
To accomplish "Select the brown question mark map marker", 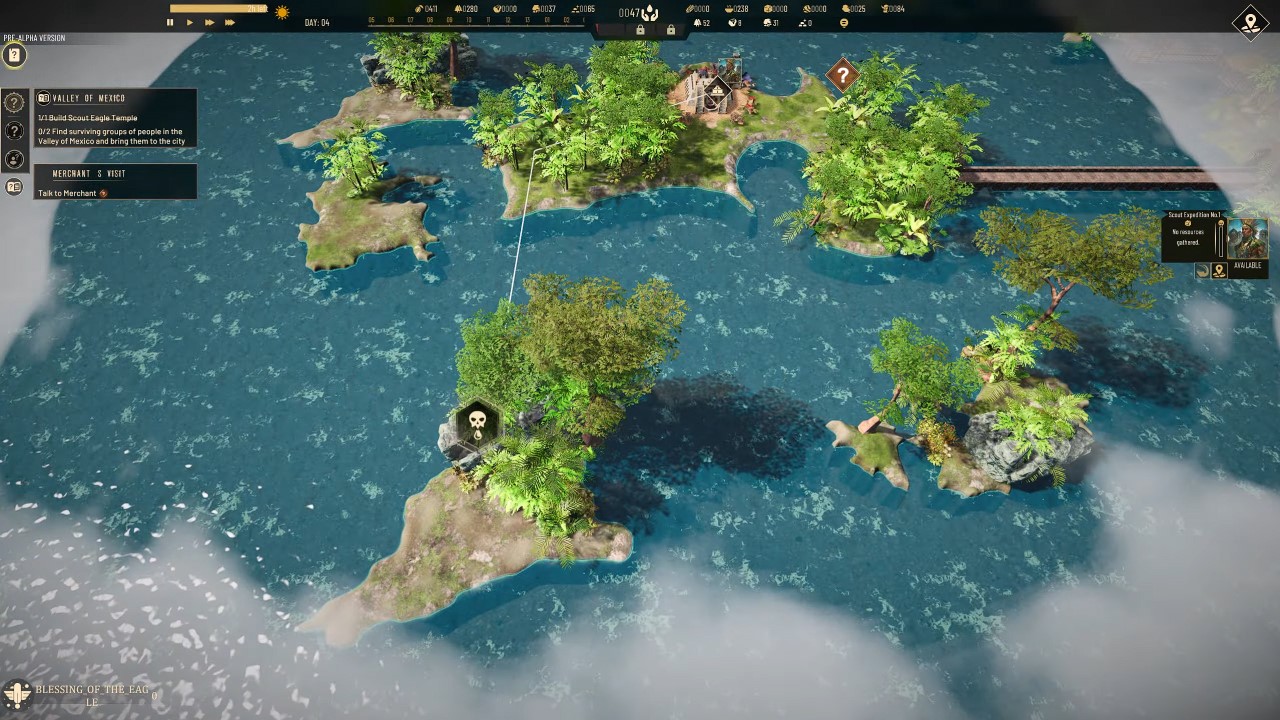I will point(843,74).
